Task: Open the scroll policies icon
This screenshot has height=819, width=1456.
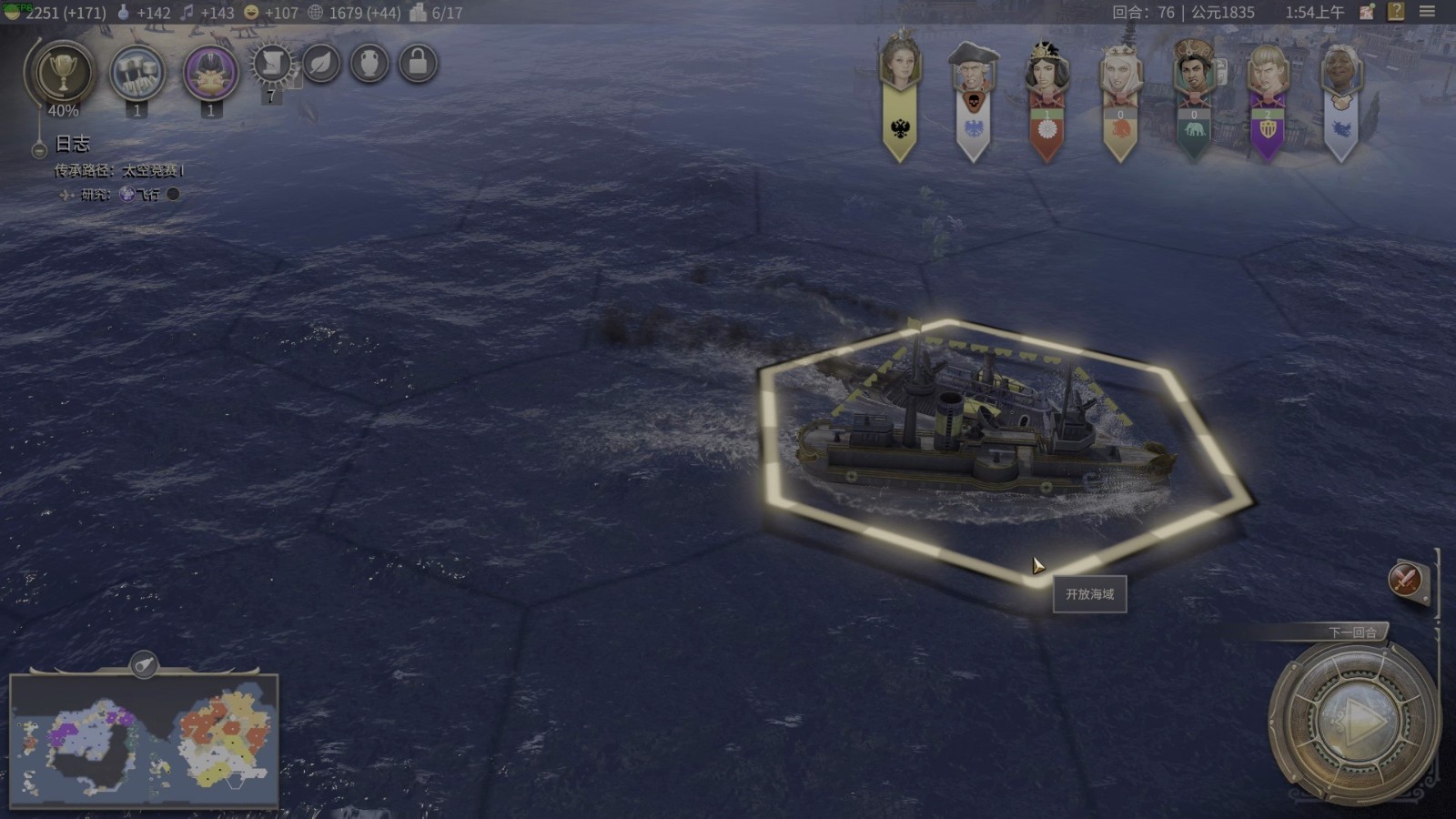Action: click(271, 64)
